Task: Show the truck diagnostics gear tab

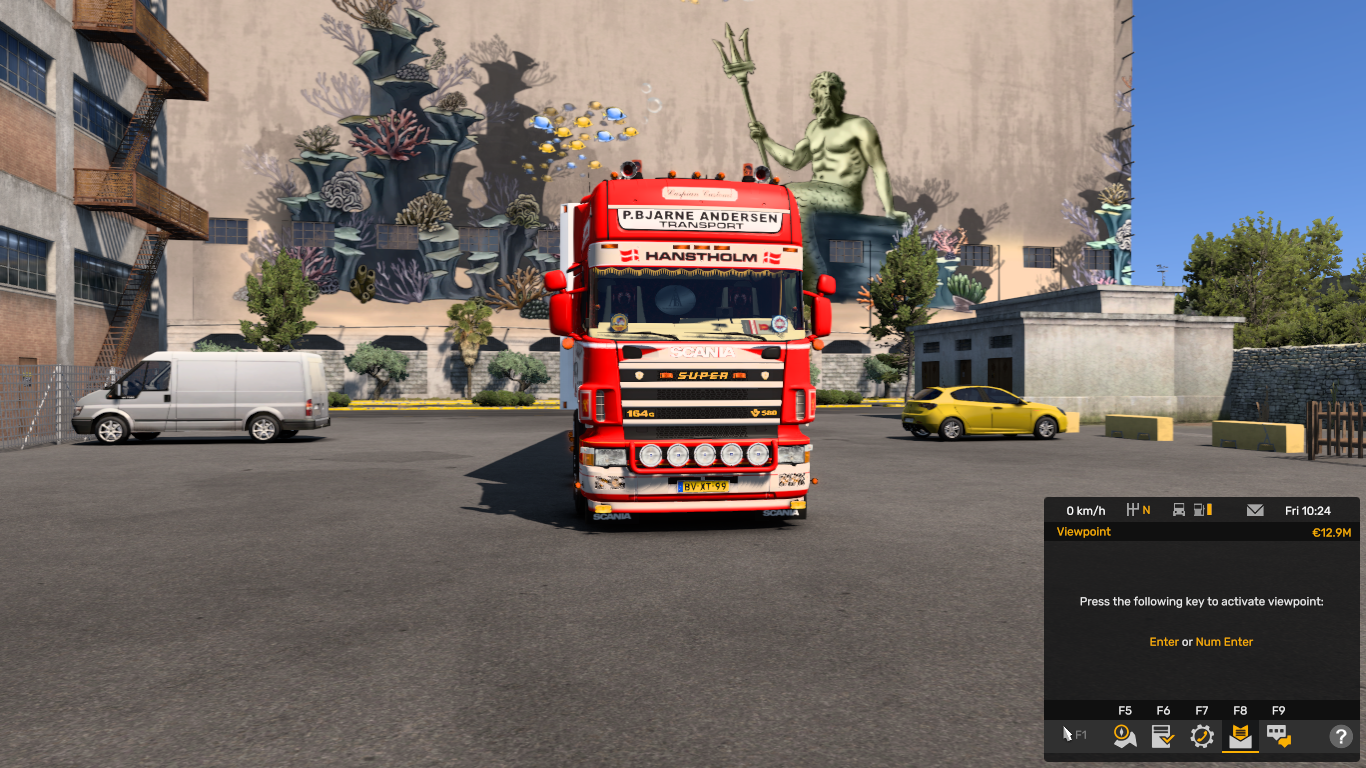Action: (x=1202, y=736)
